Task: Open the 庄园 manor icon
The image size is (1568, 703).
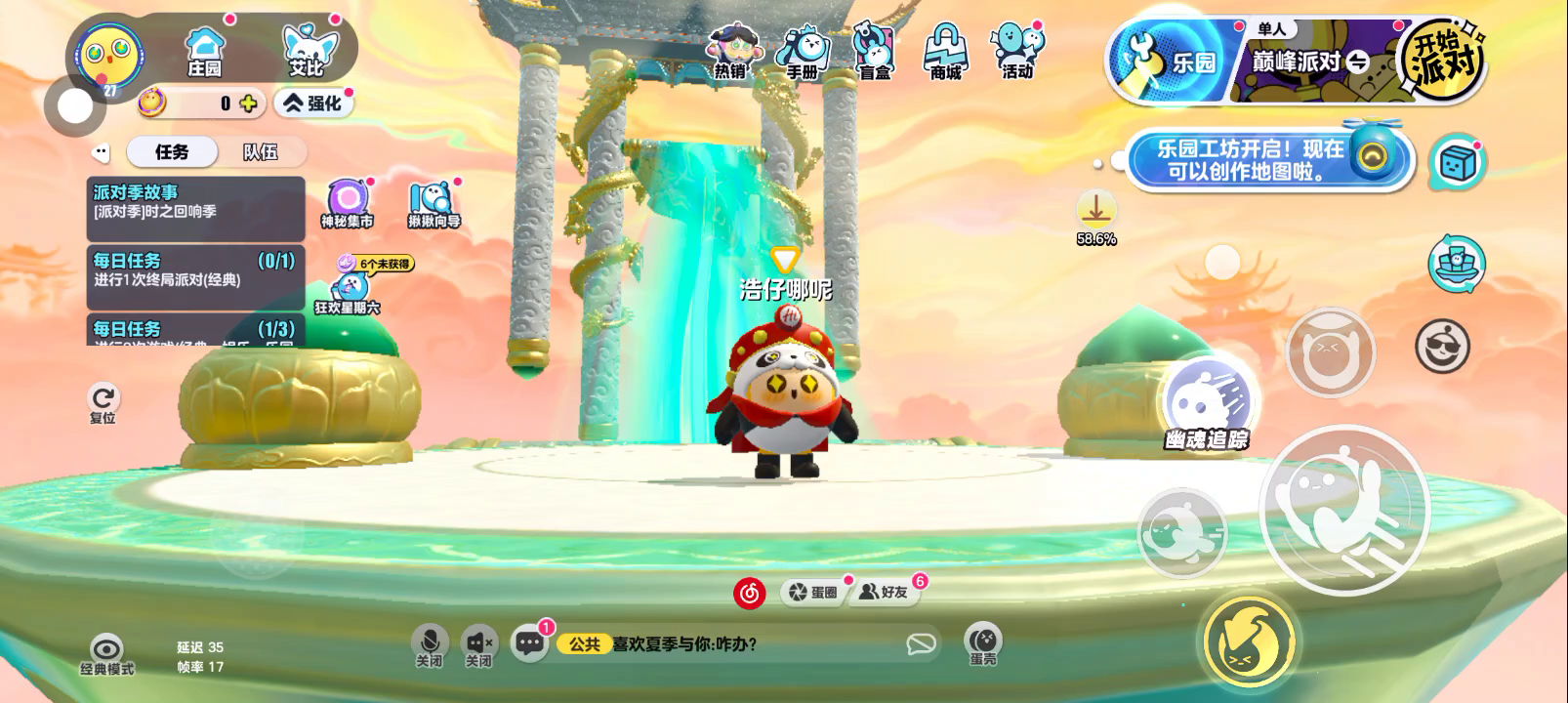Action: coord(205,51)
